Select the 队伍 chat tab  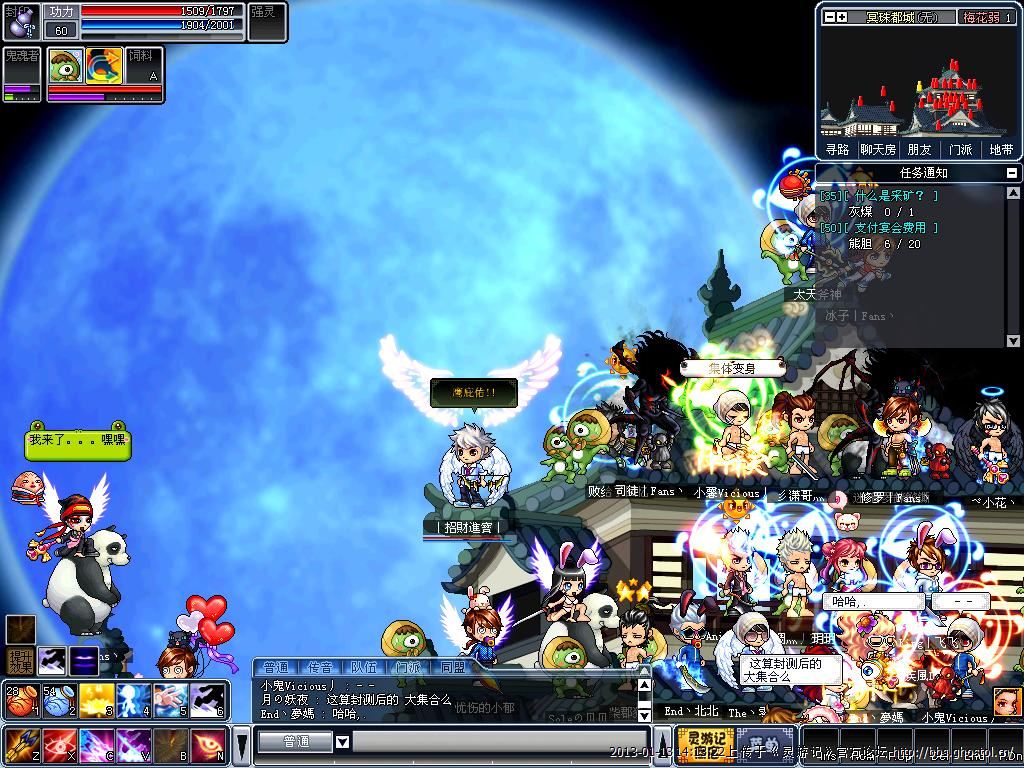click(364, 667)
